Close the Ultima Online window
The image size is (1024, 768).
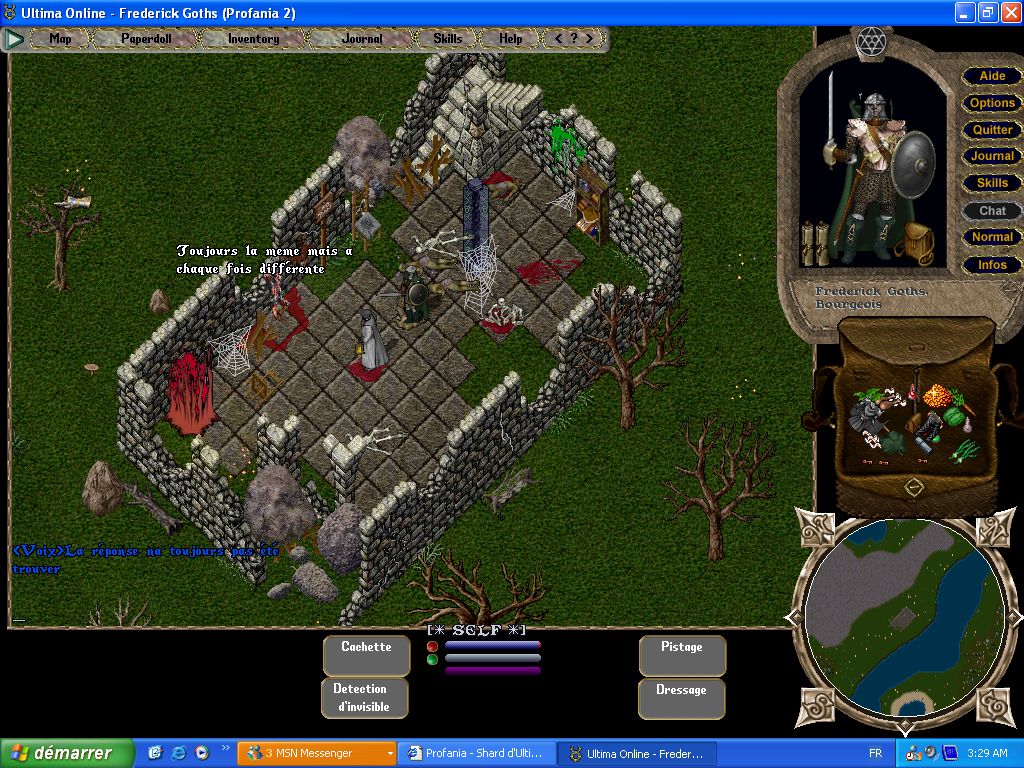[1009, 13]
